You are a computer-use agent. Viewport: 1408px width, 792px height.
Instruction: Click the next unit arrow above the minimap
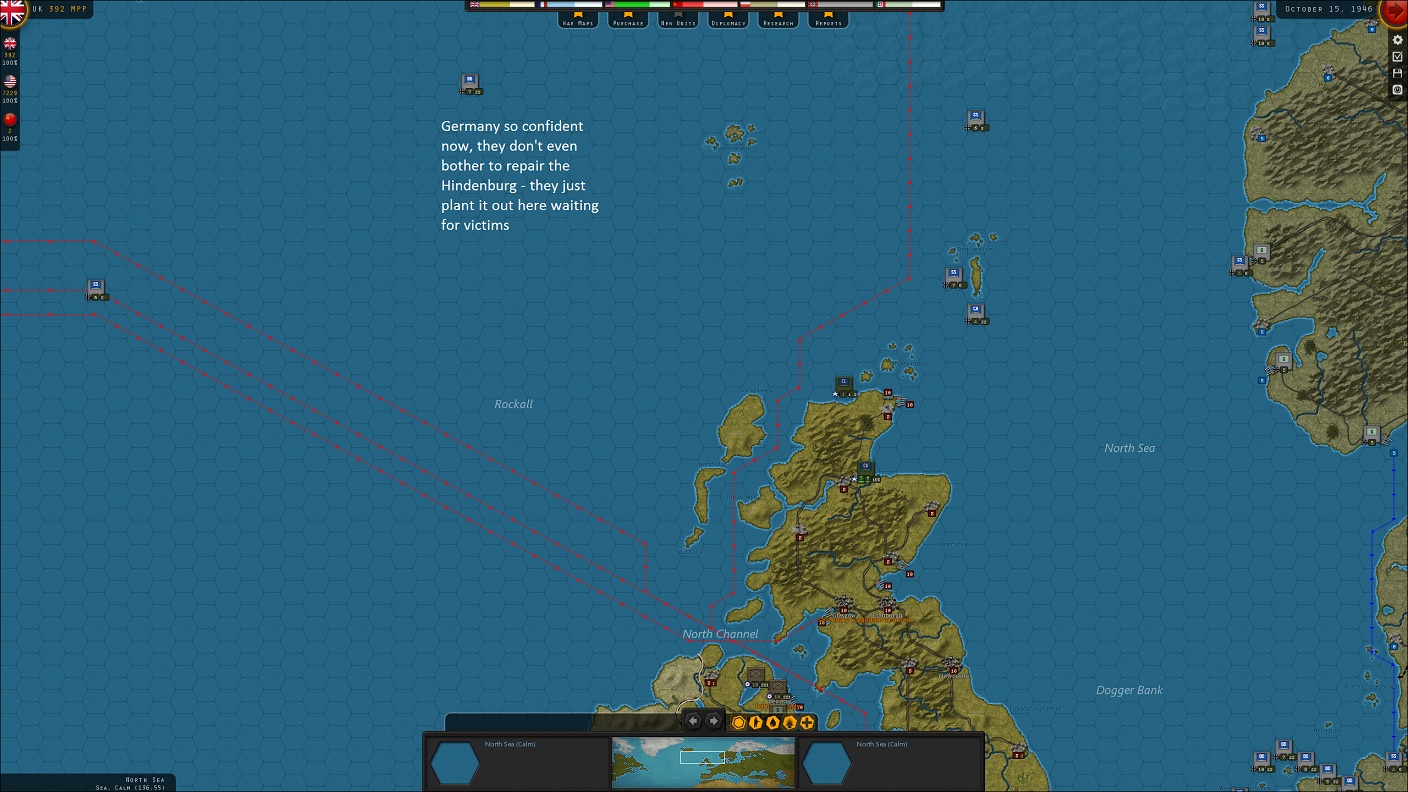pos(713,720)
